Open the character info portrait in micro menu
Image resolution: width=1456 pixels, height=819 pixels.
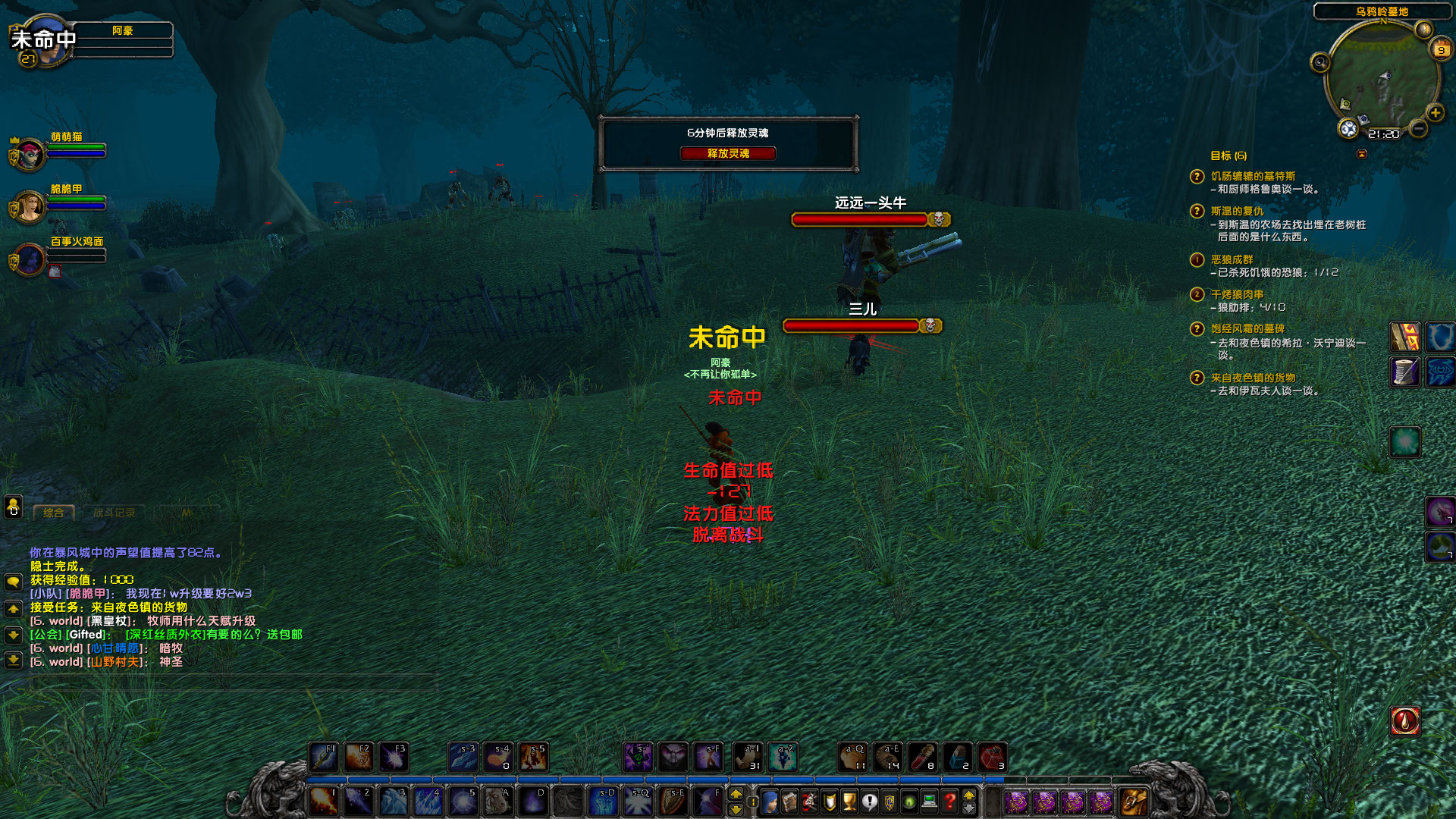pyautogui.click(x=770, y=800)
